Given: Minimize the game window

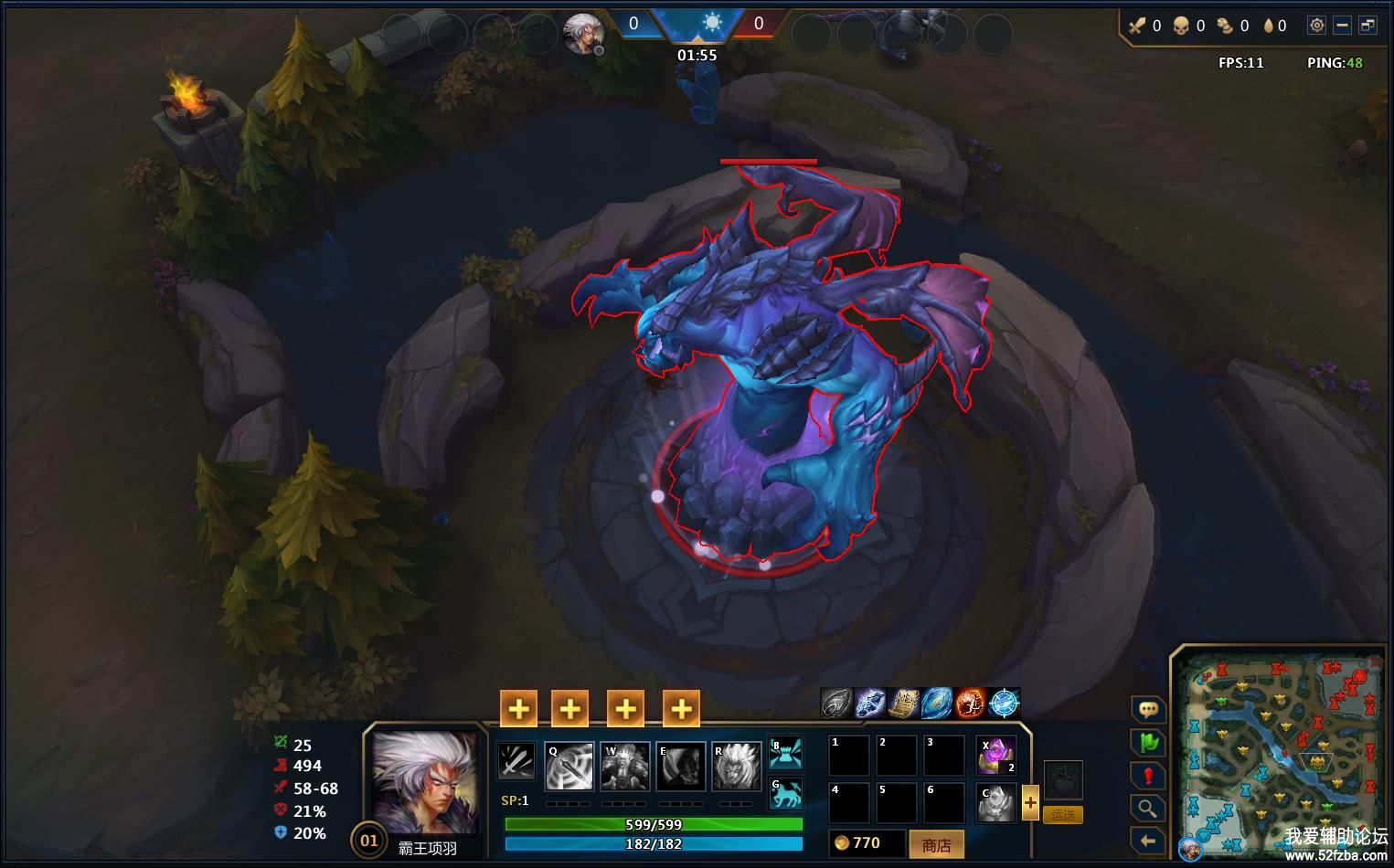Looking at the screenshot, I should pos(1342,26).
